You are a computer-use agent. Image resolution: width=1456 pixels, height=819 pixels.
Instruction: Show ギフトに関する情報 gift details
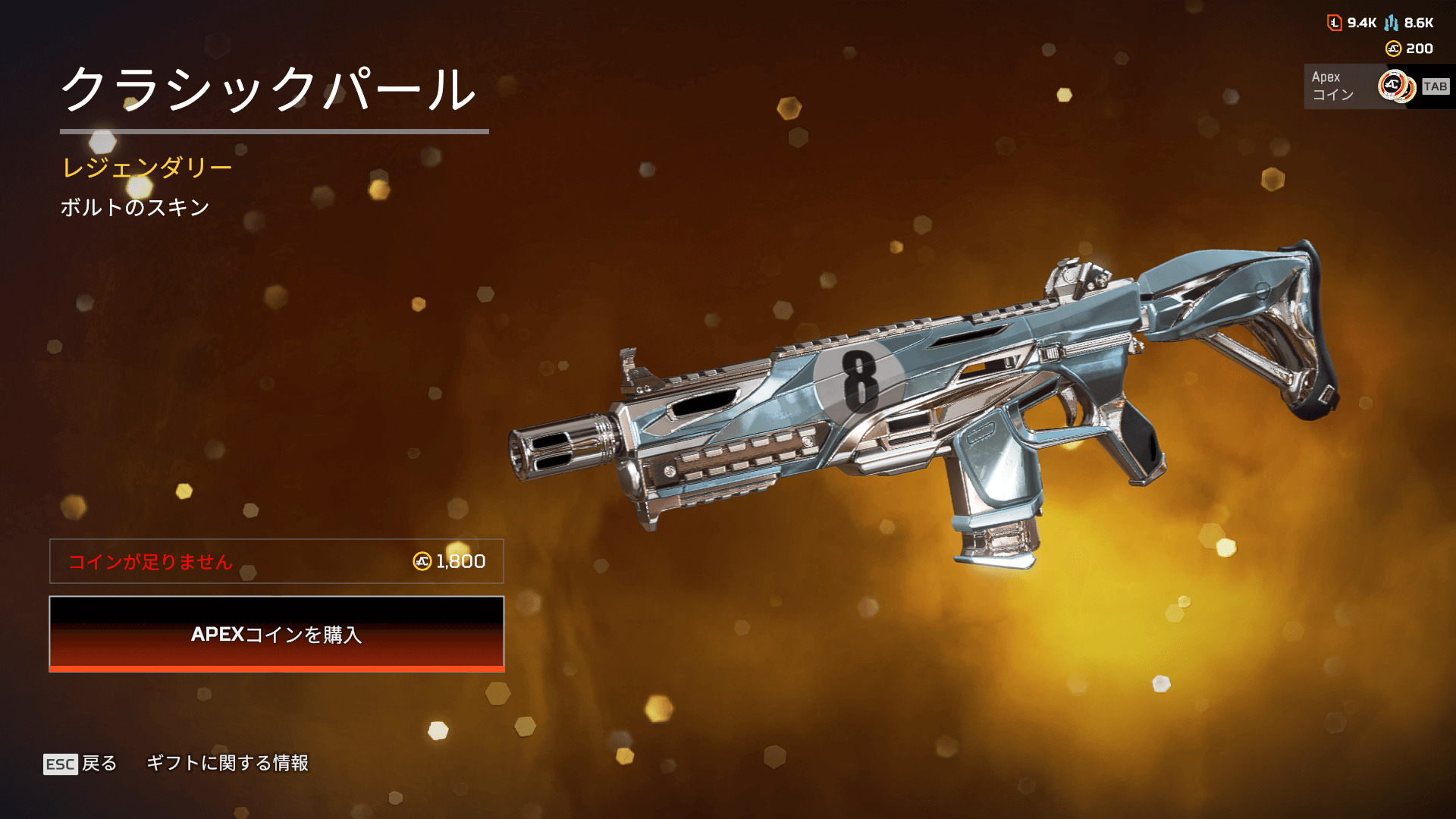click(227, 763)
